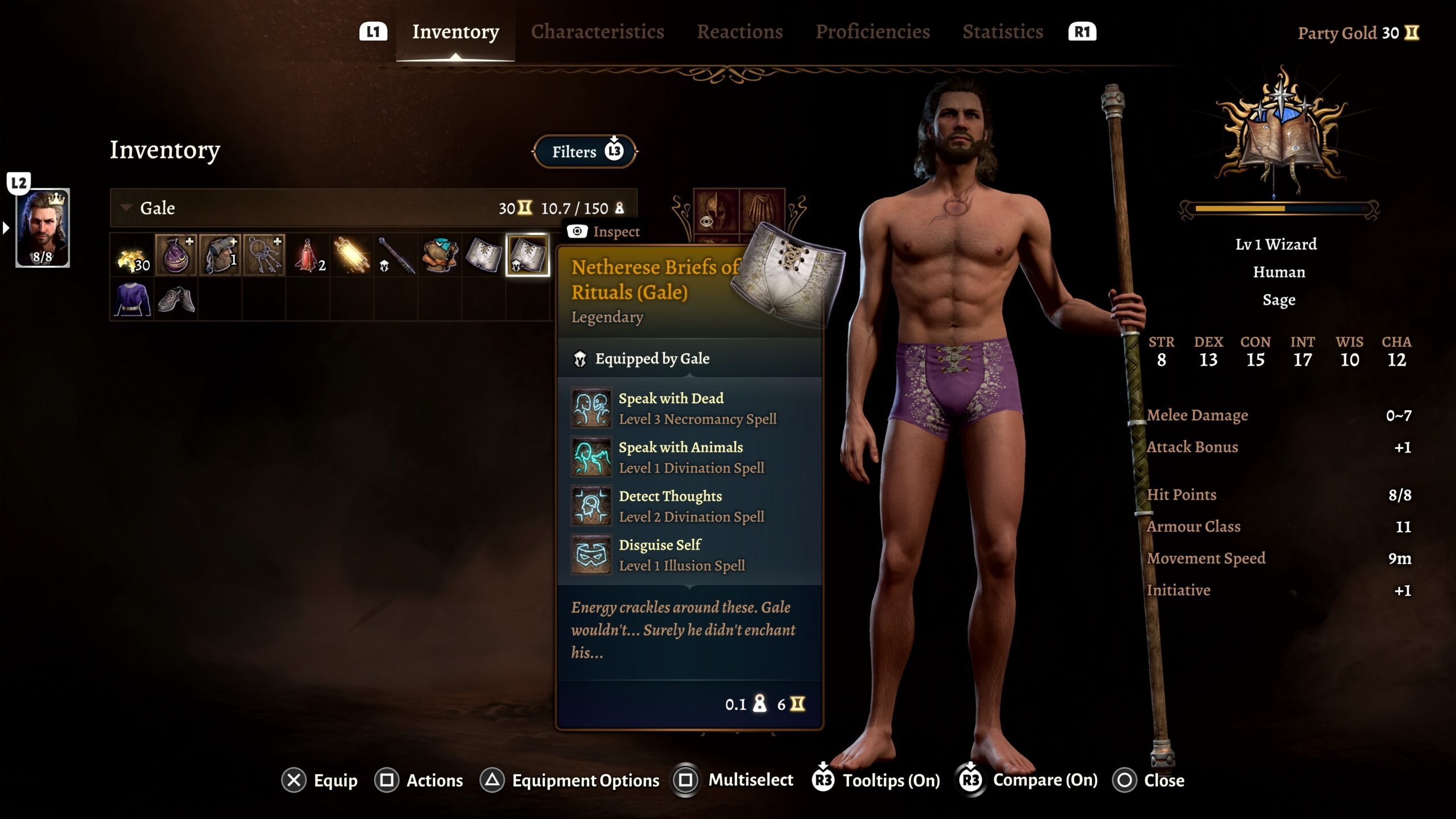This screenshot has height=819, width=1456.
Task: Open the backpack container slot
Action: 220,255
